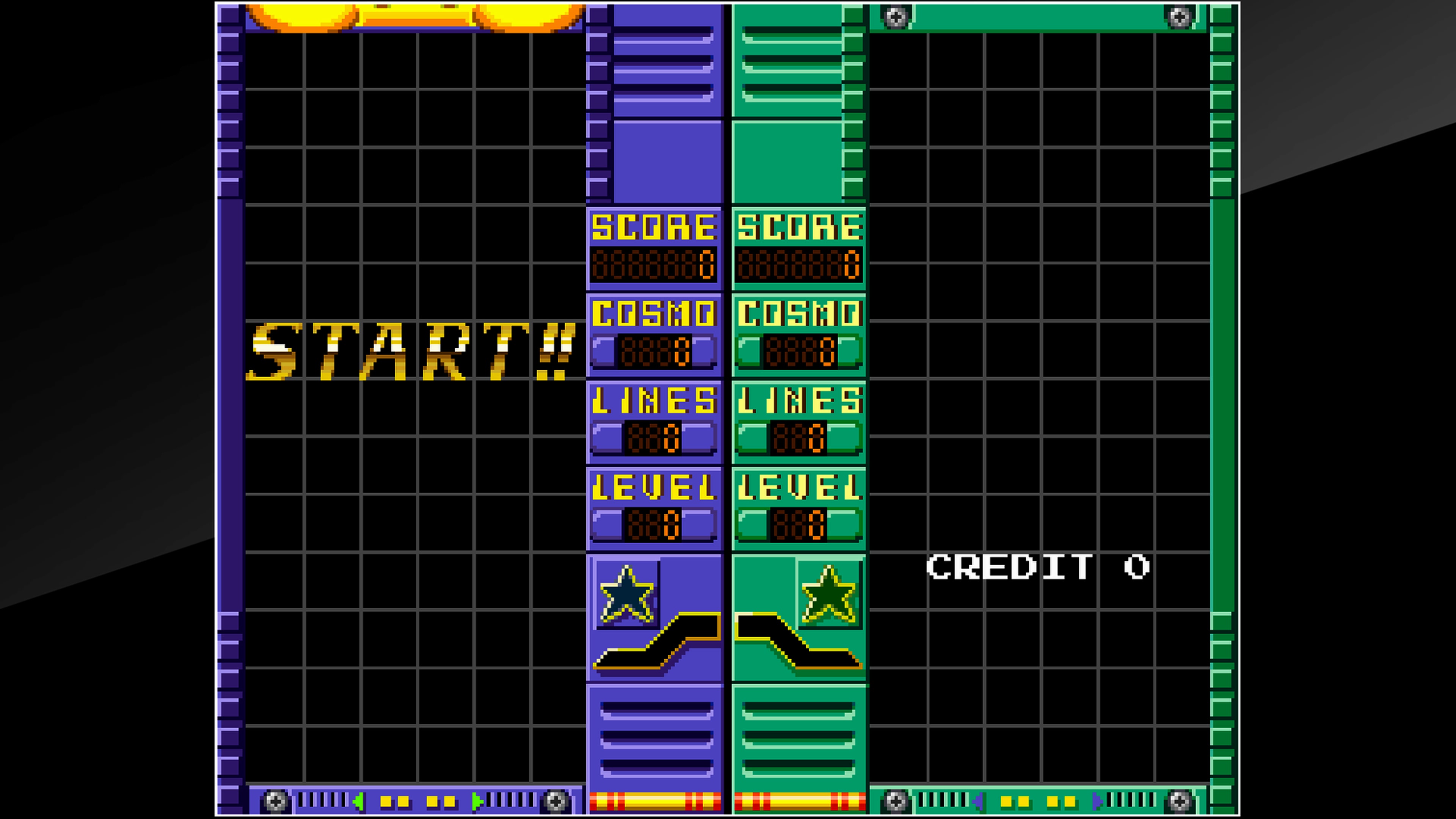Click the screw icon in the top-right green corner
The width and height of the screenshot is (1456, 819).
(x=1178, y=17)
